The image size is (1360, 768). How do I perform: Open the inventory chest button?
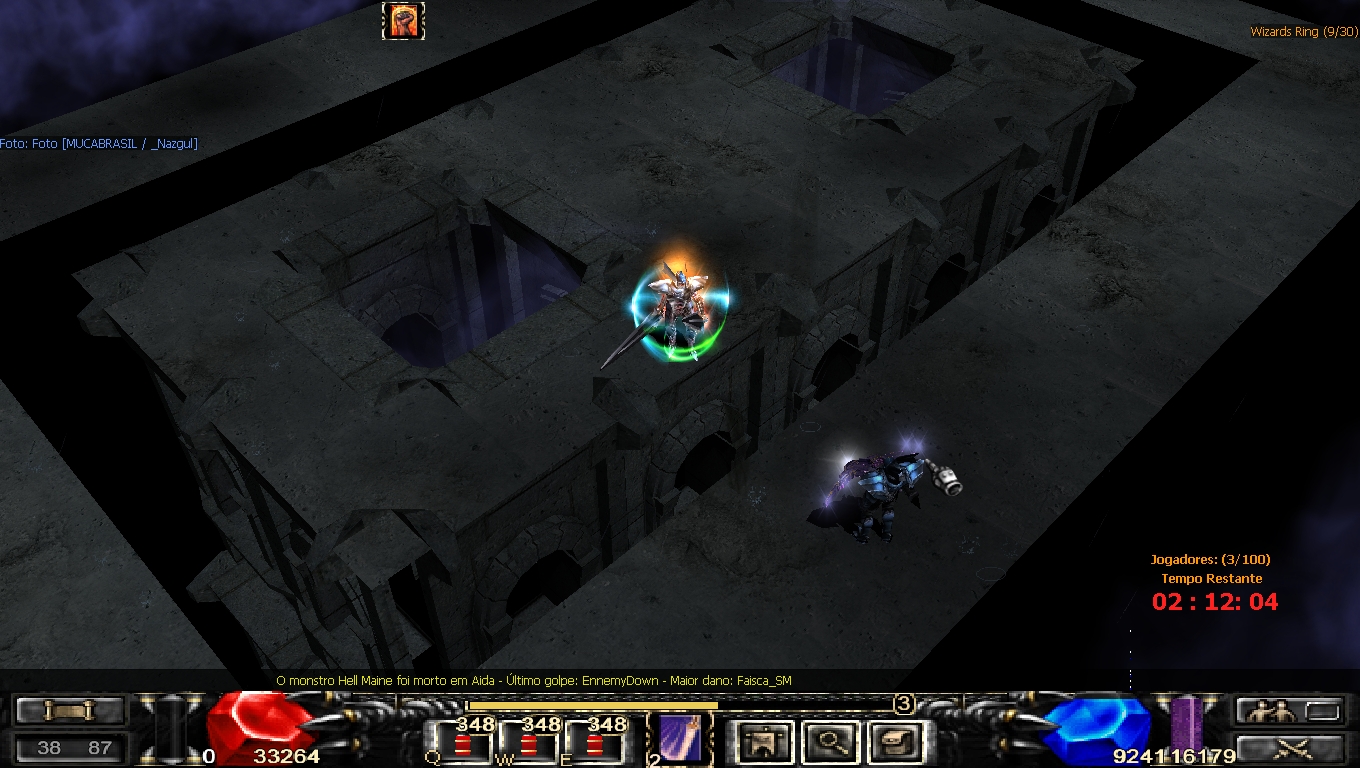(894, 742)
